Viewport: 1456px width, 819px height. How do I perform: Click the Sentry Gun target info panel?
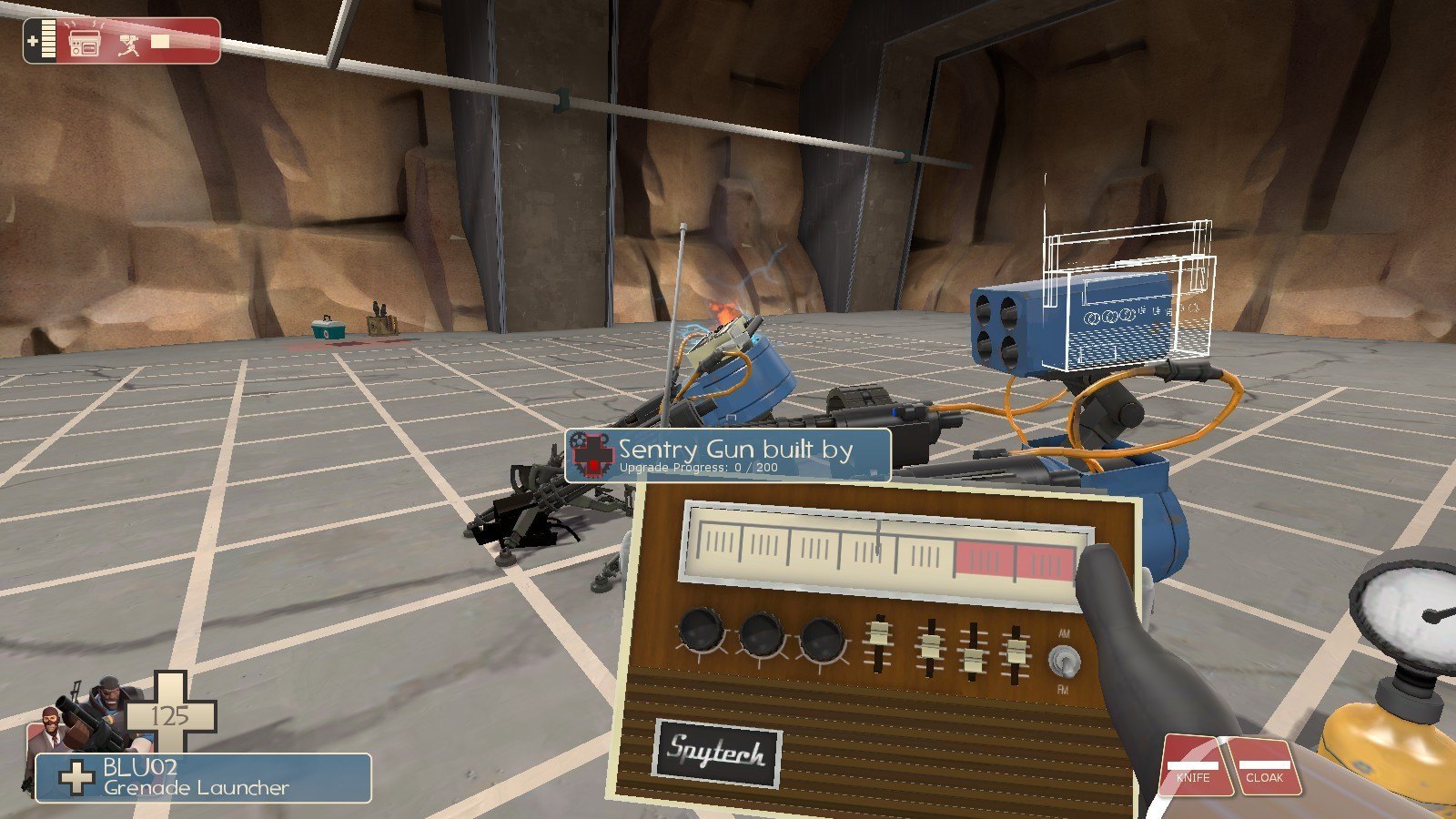[727, 455]
